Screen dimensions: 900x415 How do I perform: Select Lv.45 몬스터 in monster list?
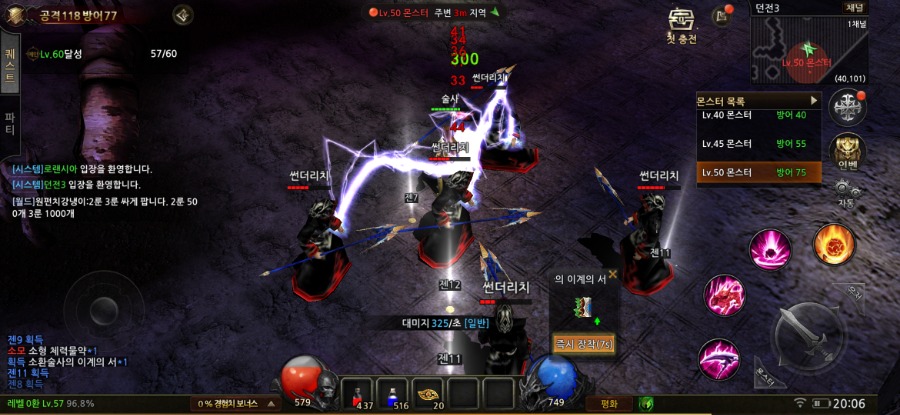point(758,144)
